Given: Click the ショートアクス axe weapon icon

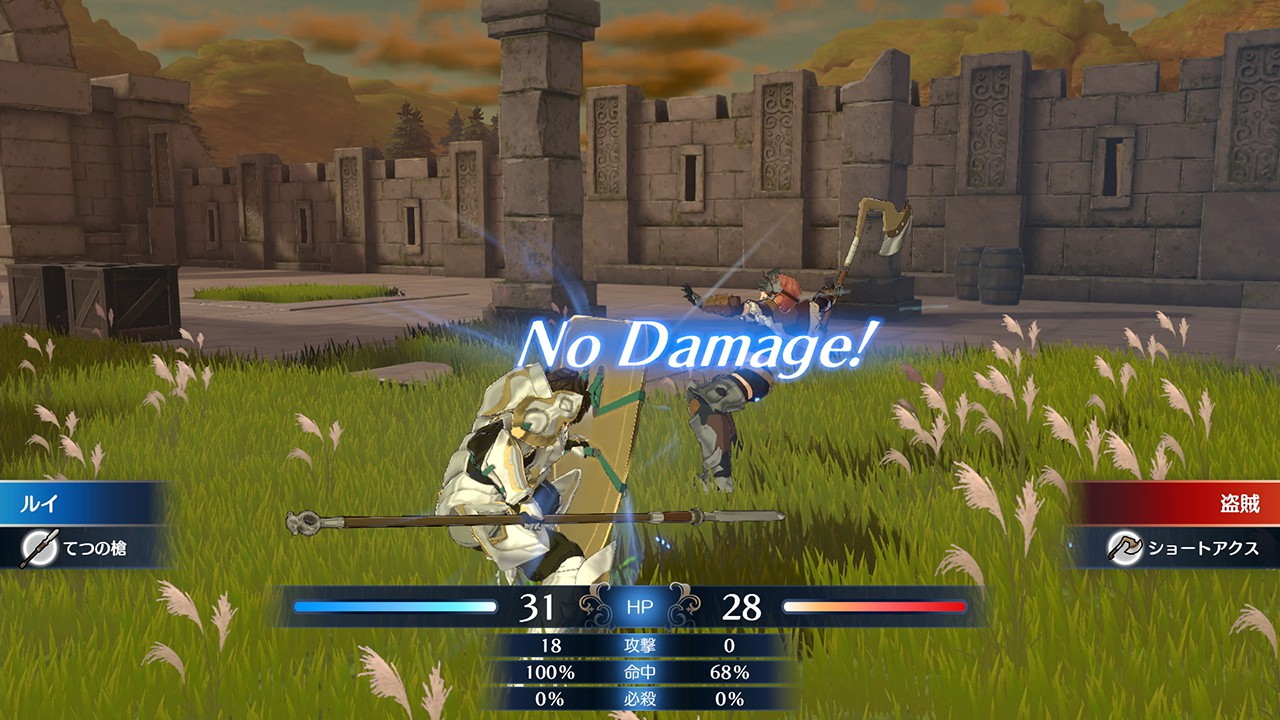Looking at the screenshot, I should tap(1125, 547).
